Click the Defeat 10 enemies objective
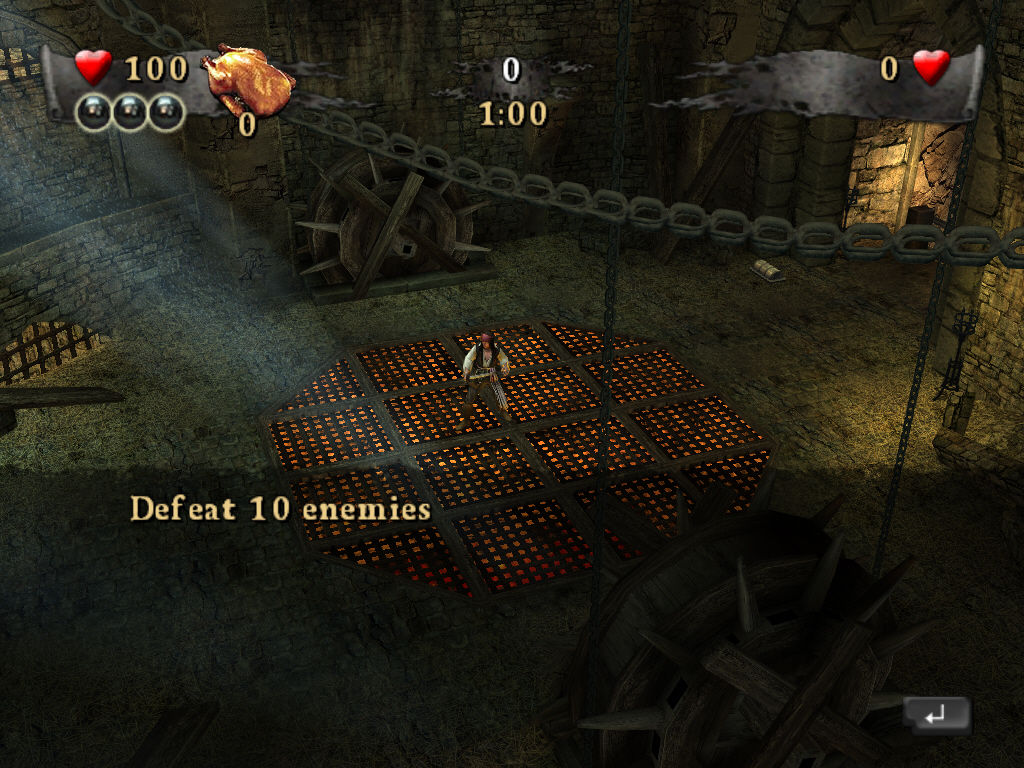Screen dimensions: 1024x768 click(280, 508)
